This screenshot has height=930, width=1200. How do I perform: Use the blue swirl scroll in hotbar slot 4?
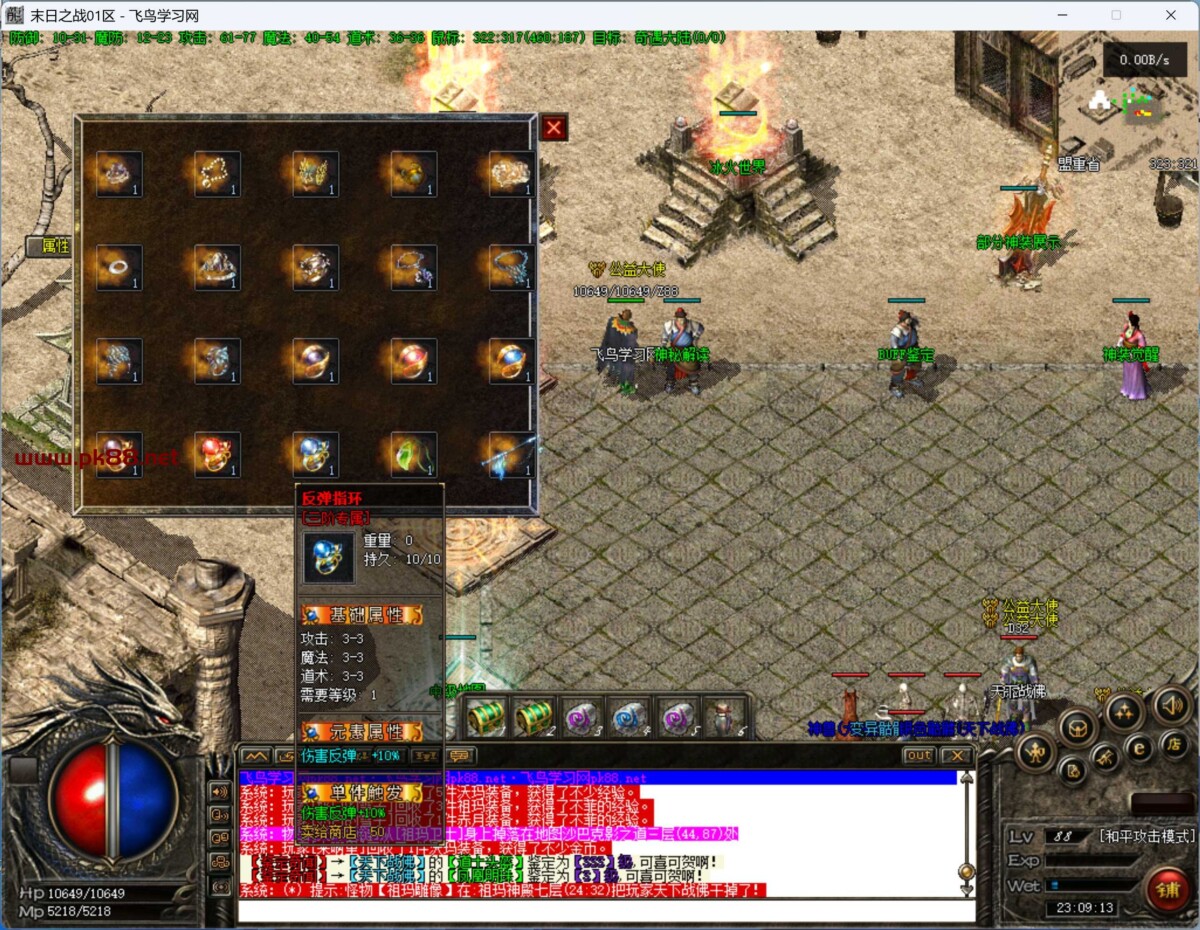tap(630, 716)
